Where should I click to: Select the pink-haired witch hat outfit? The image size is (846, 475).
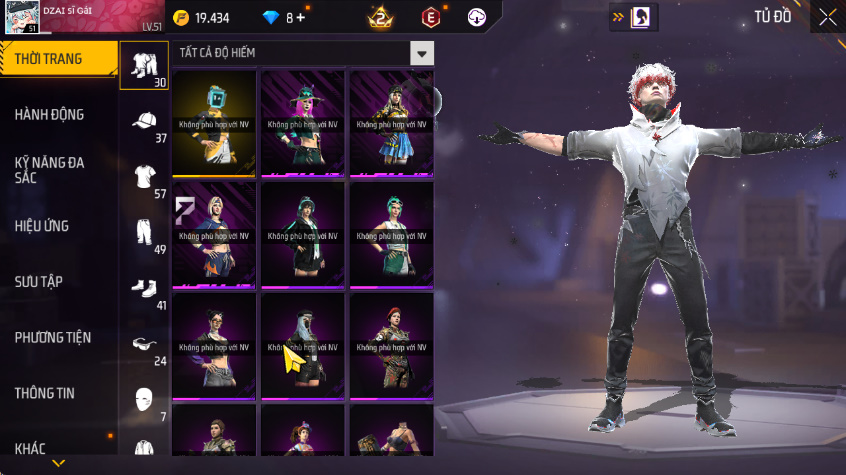tap(302, 123)
